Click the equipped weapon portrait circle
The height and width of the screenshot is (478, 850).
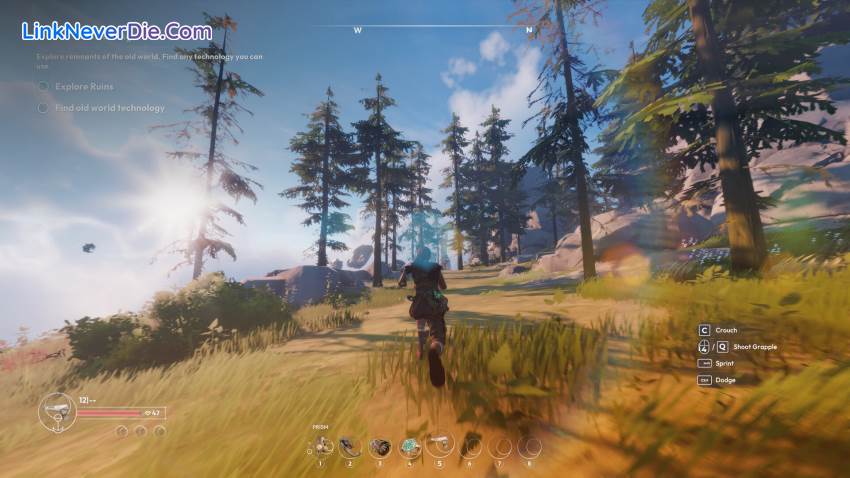click(x=56, y=411)
